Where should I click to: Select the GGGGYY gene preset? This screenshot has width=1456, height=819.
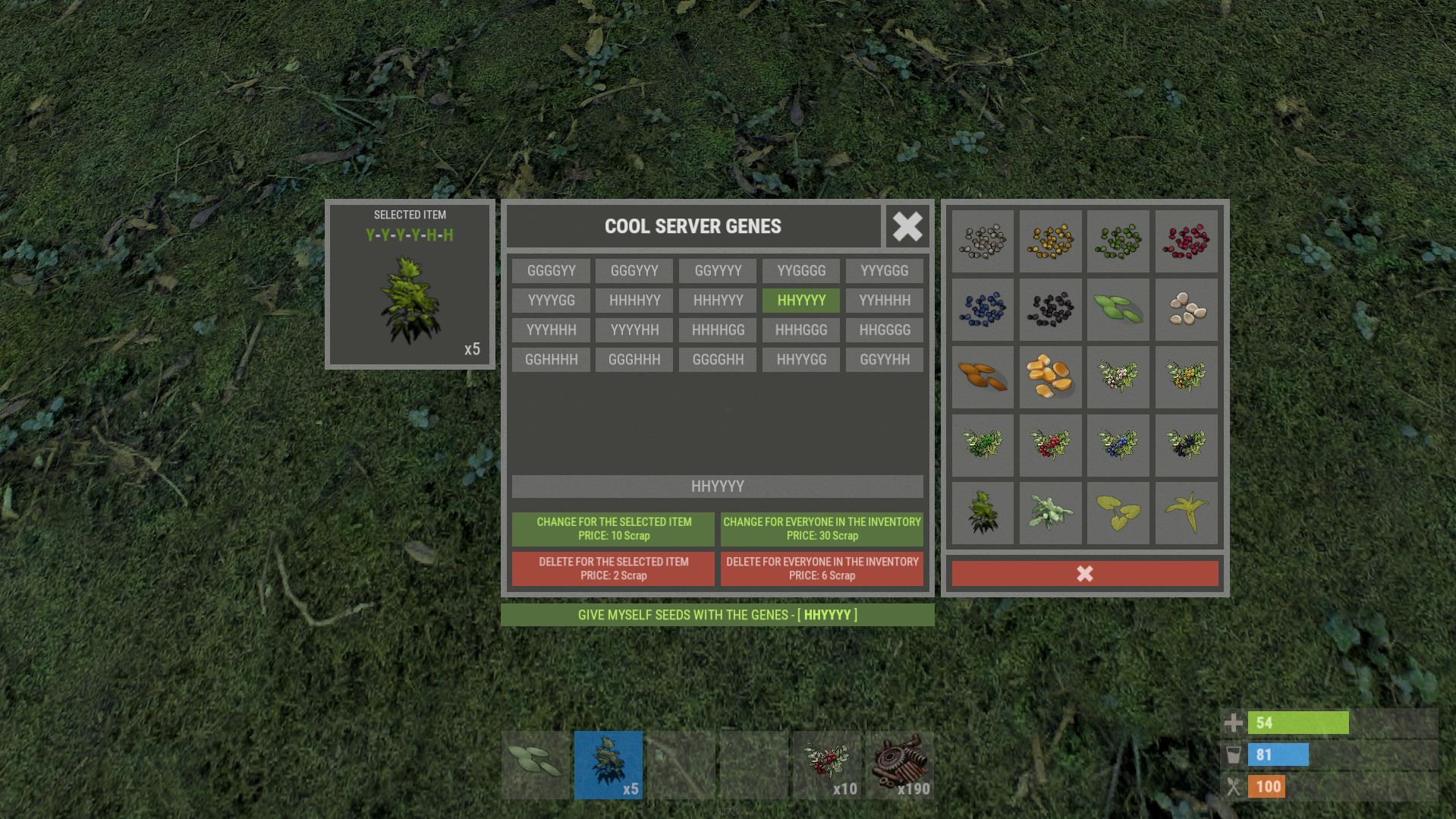(x=551, y=271)
